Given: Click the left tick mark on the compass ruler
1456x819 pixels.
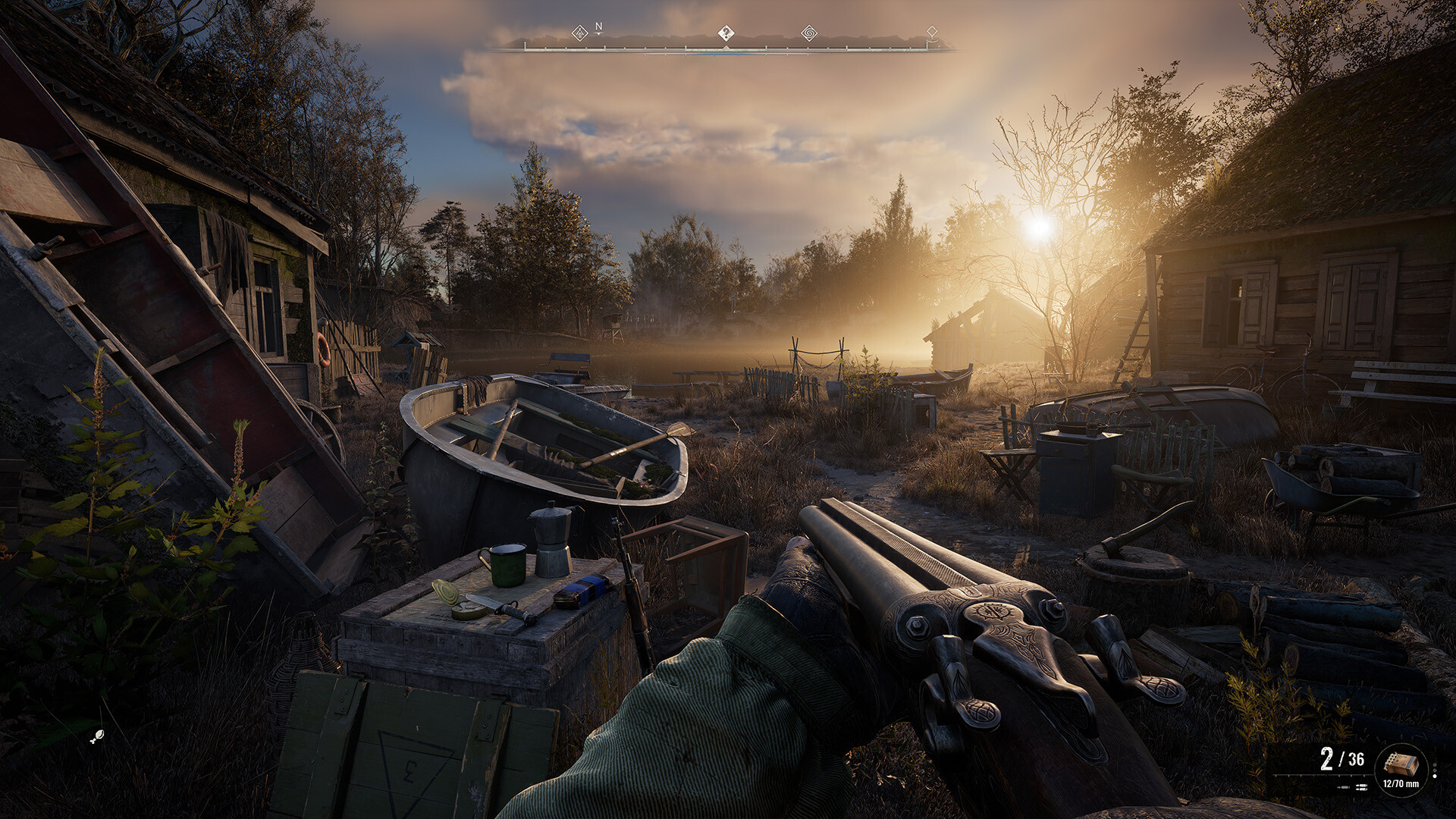Looking at the screenshot, I should tap(525, 46).
